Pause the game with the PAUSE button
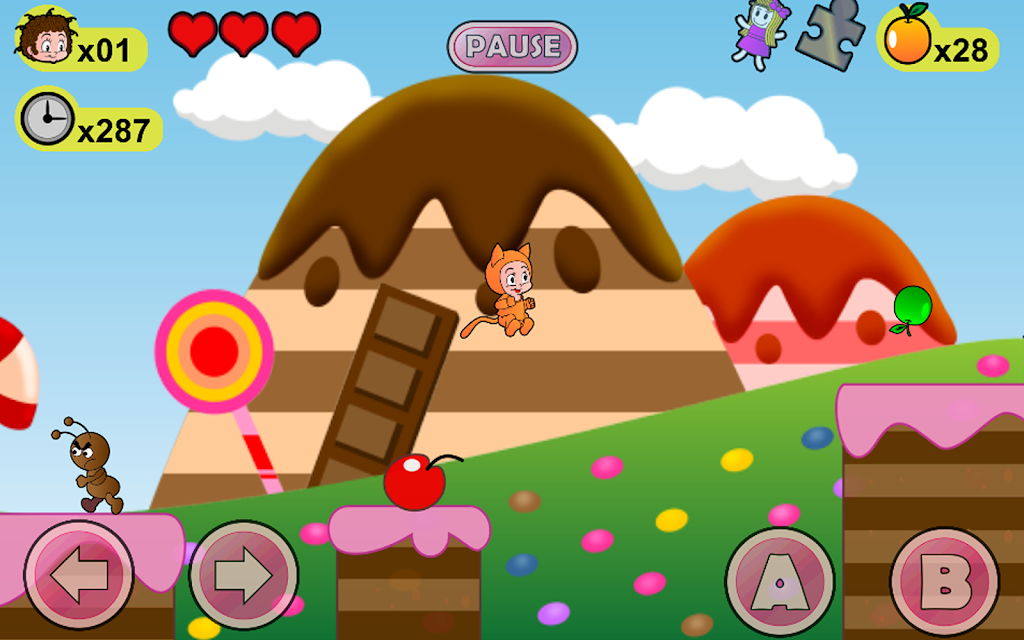The width and height of the screenshot is (1024, 640). click(x=512, y=46)
